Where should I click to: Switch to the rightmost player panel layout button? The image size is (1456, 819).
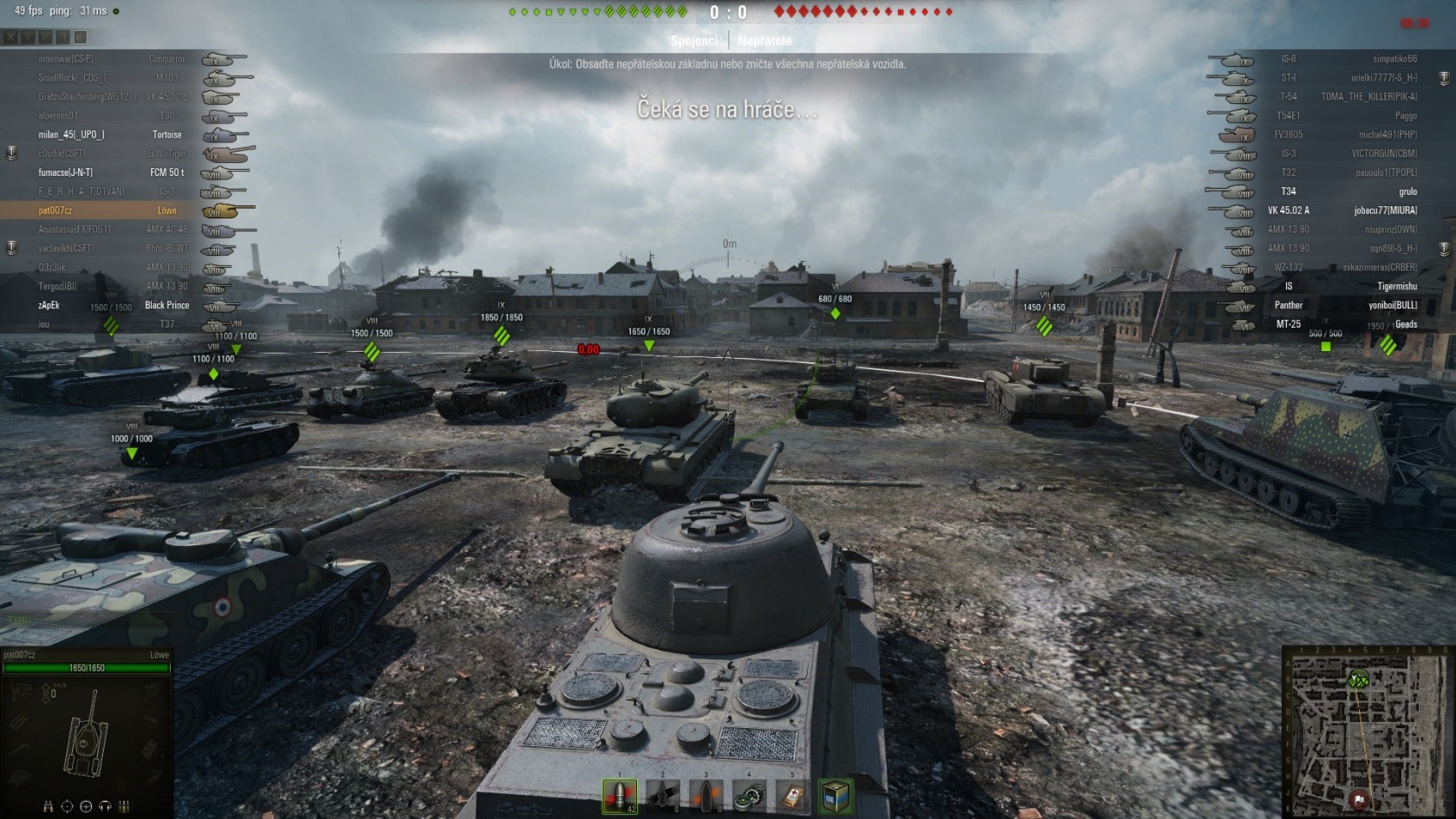click(80, 37)
